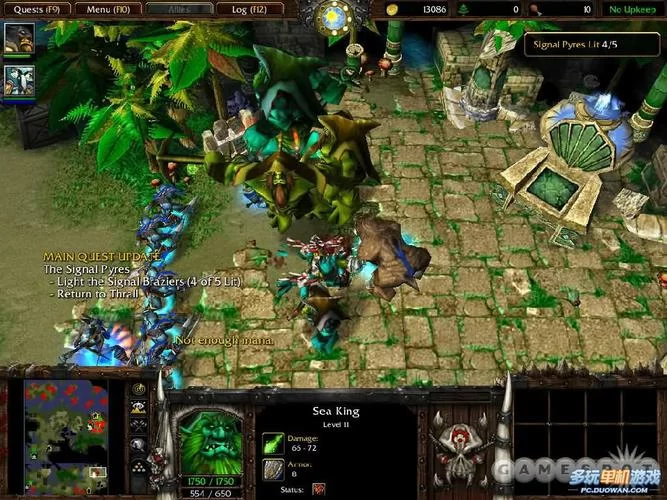Screen dimensions: 667x500
Task: Select the first hero portrait icon
Action: (x=17, y=37)
